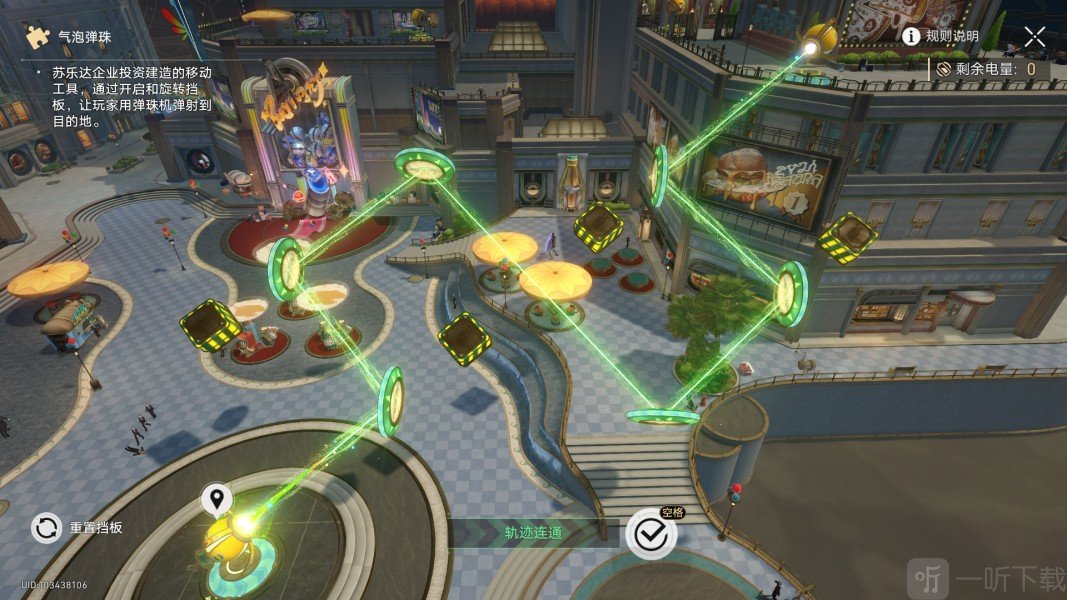Select the location pin above the pinball launcher

click(217, 498)
